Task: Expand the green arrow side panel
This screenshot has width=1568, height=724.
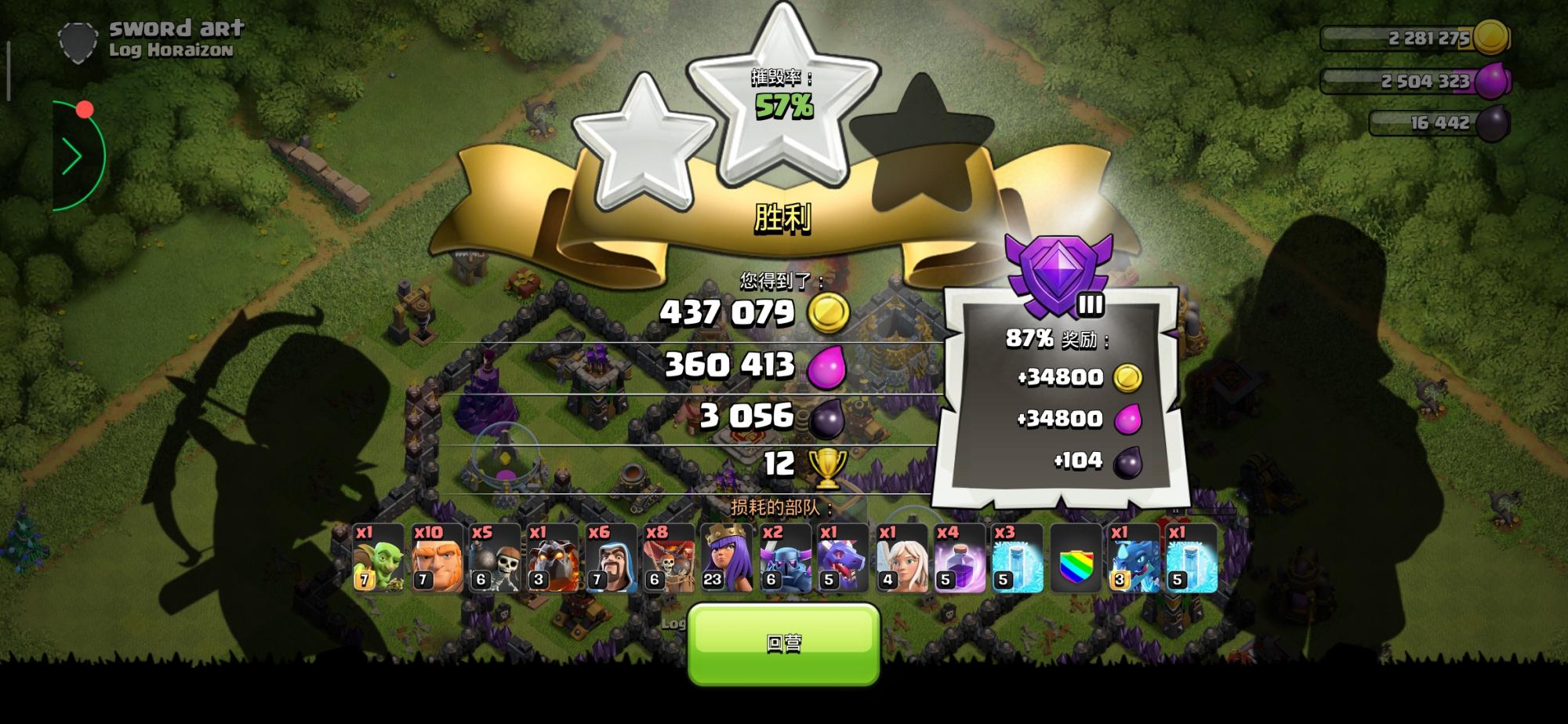Action: pyautogui.click(x=73, y=157)
